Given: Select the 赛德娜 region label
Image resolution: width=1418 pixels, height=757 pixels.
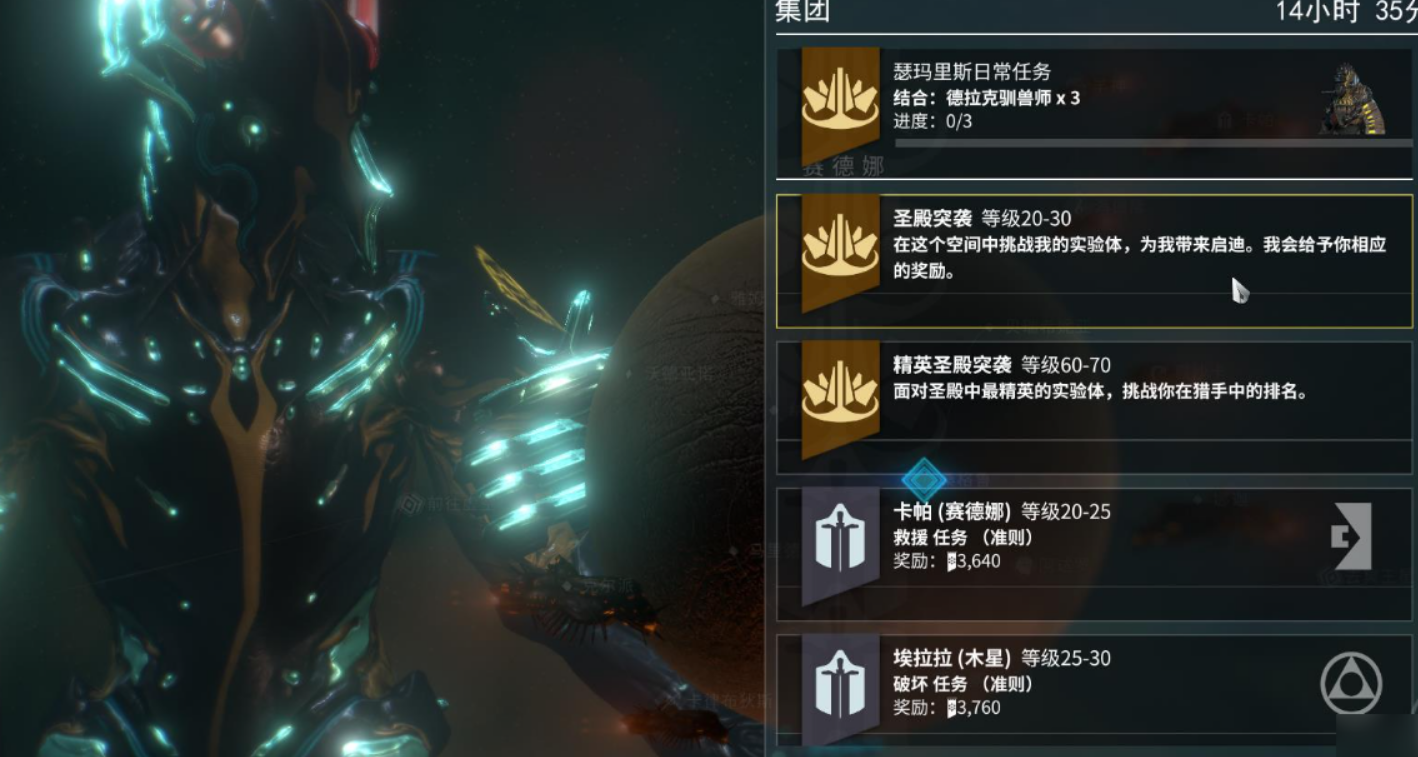Looking at the screenshot, I should click(843, 166).
